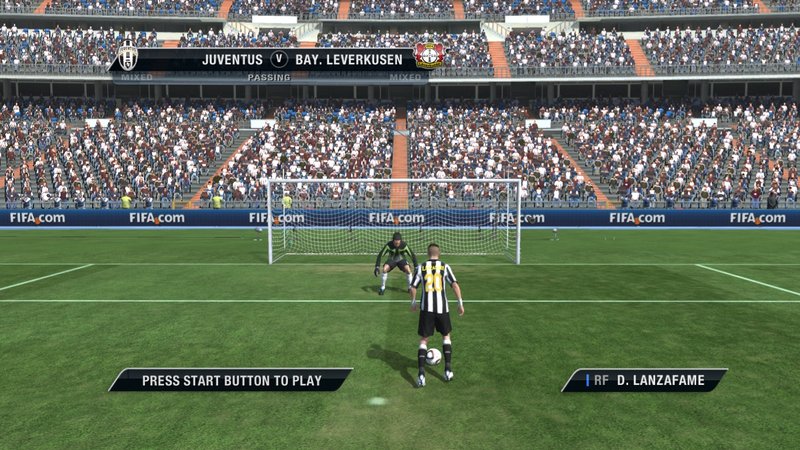This screenshot has height=450, width=800.
Task: Click the Bayer Leverkusen club crest
Action: [x=430, y=57]
